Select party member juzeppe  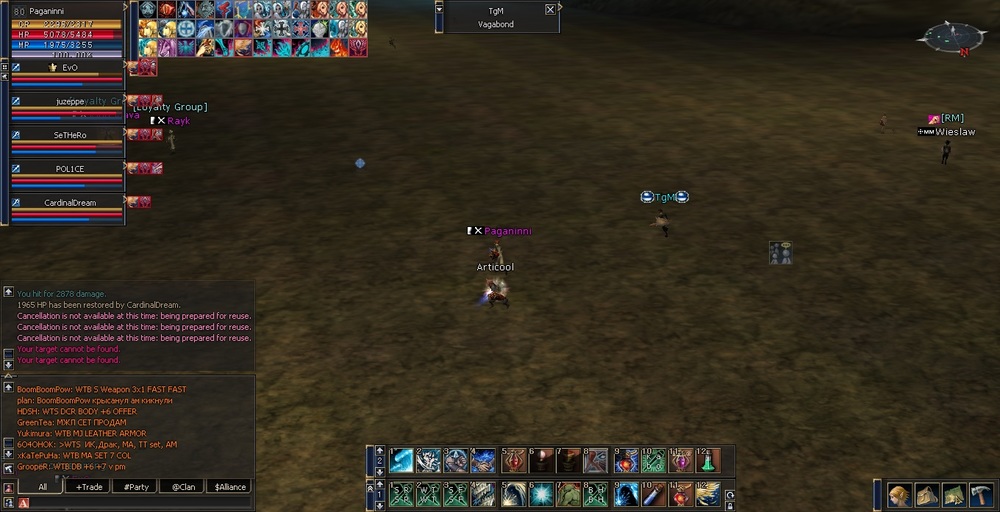[69, 101]
